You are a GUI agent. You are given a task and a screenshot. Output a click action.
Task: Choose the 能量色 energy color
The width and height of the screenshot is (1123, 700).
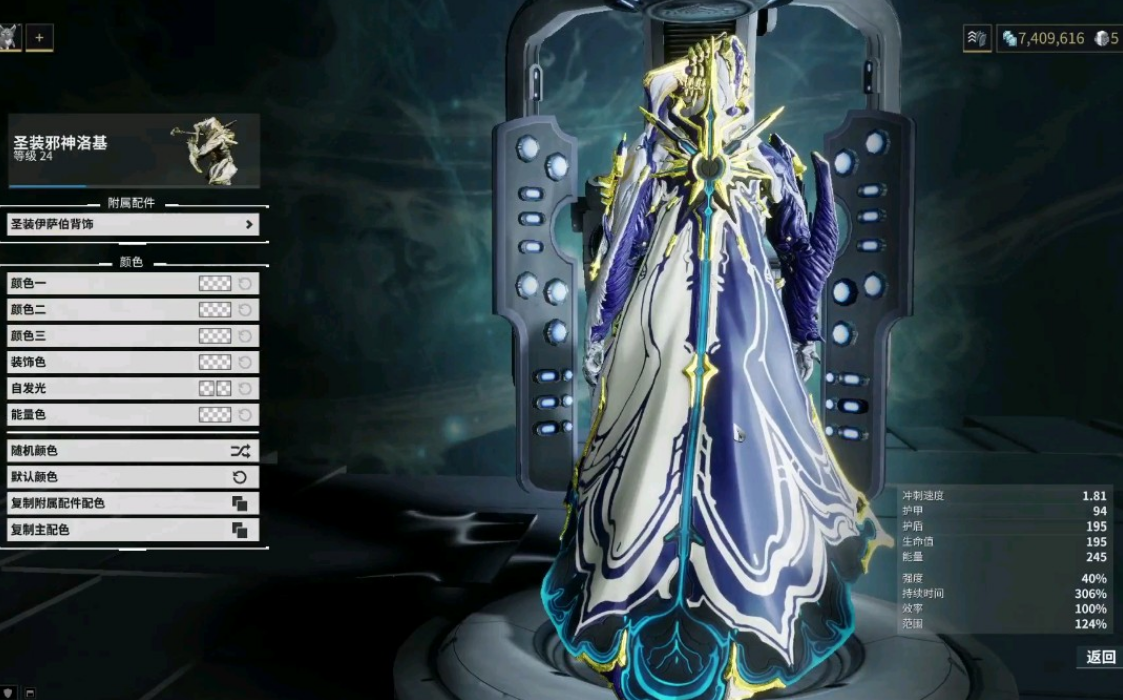click(214, 414)
